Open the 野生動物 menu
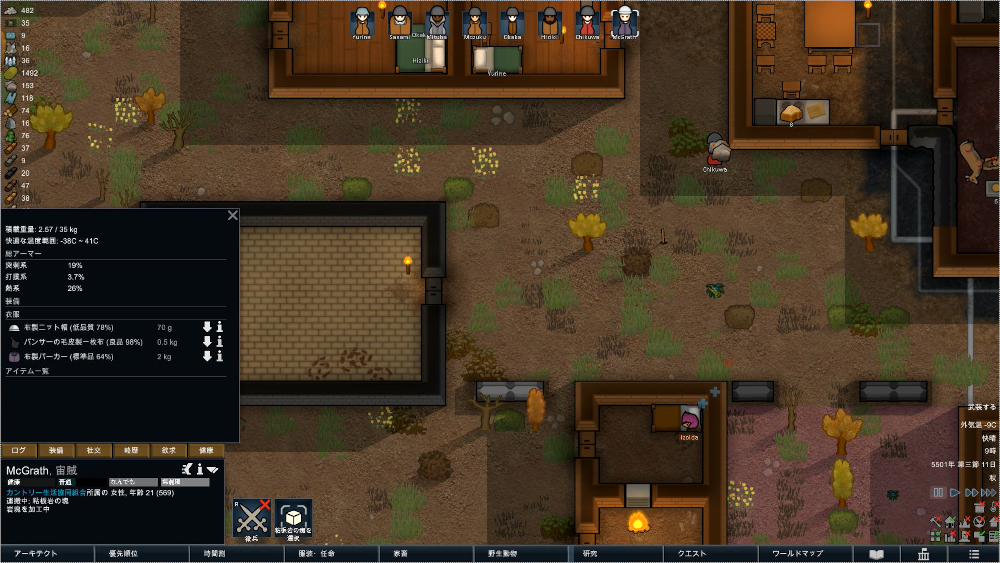 (501, 553)
